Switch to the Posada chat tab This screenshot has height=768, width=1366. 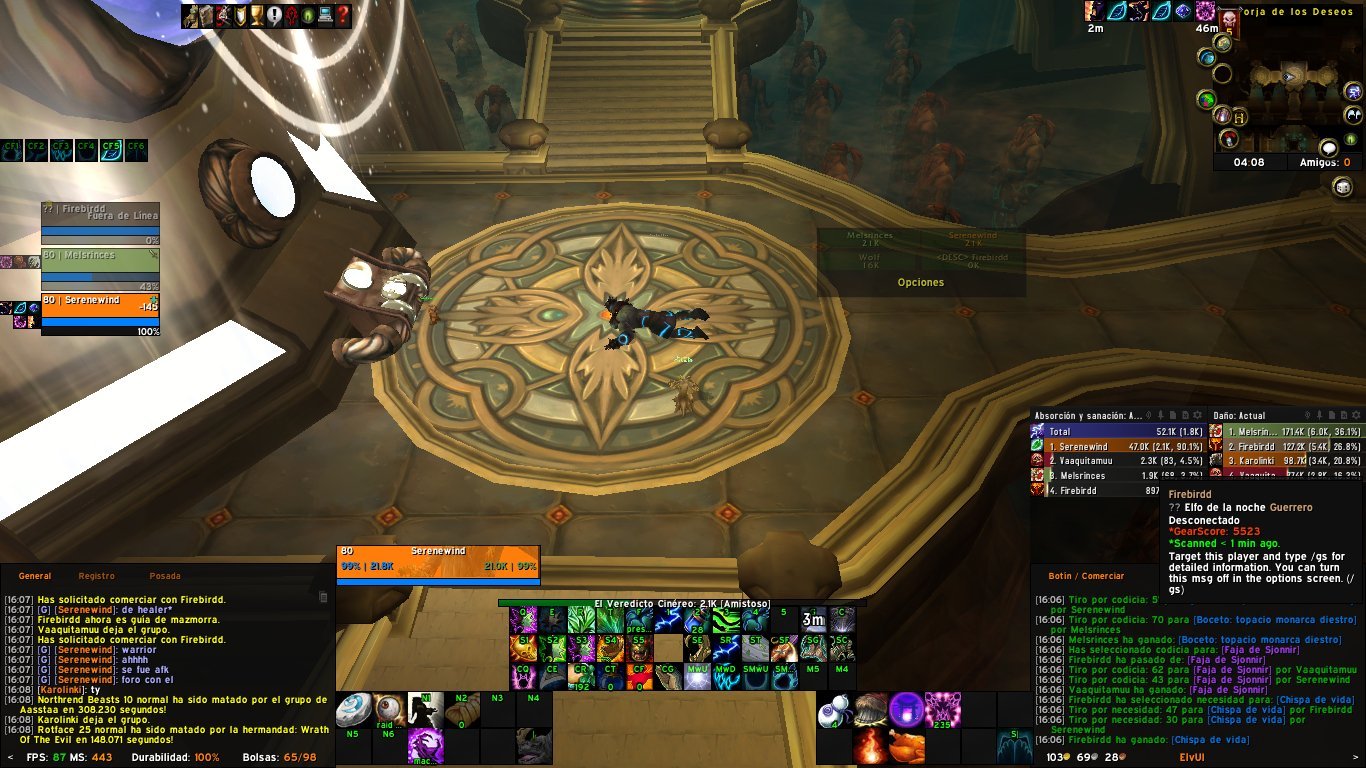(x=165, y=576)
